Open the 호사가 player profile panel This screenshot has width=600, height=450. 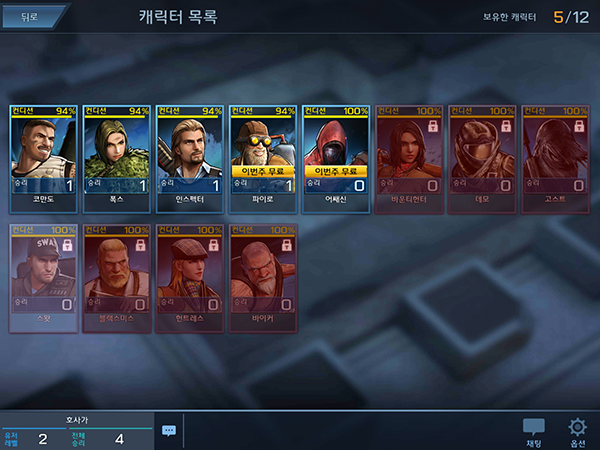point(77,430)
